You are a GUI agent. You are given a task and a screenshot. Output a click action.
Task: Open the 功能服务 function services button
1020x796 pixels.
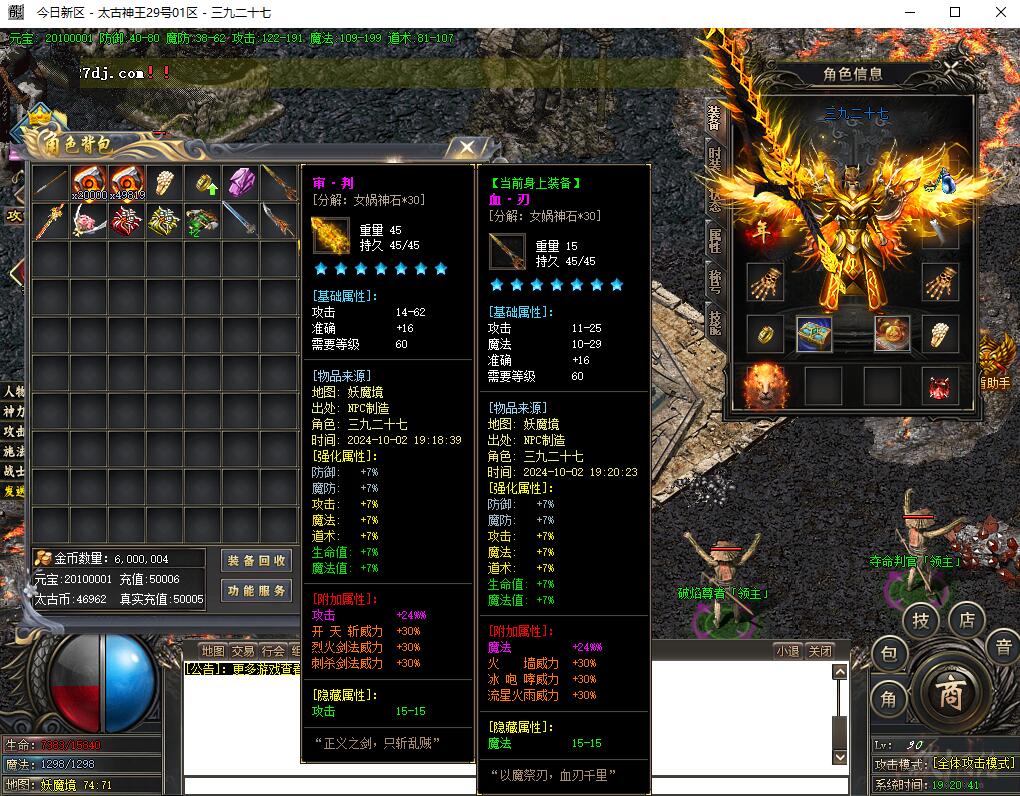256,591
